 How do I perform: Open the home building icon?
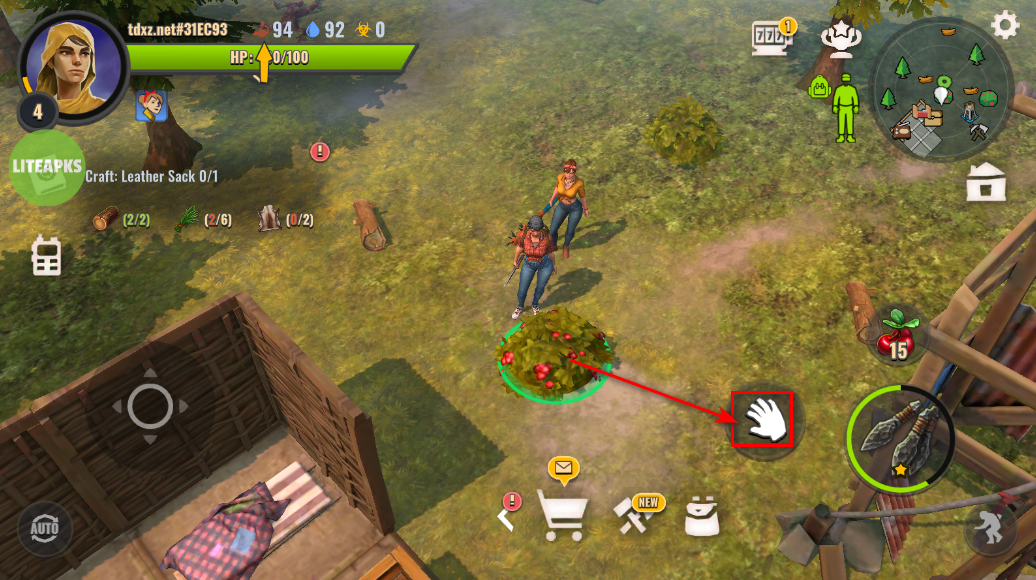pyautogui.click(x=986, y=182)
